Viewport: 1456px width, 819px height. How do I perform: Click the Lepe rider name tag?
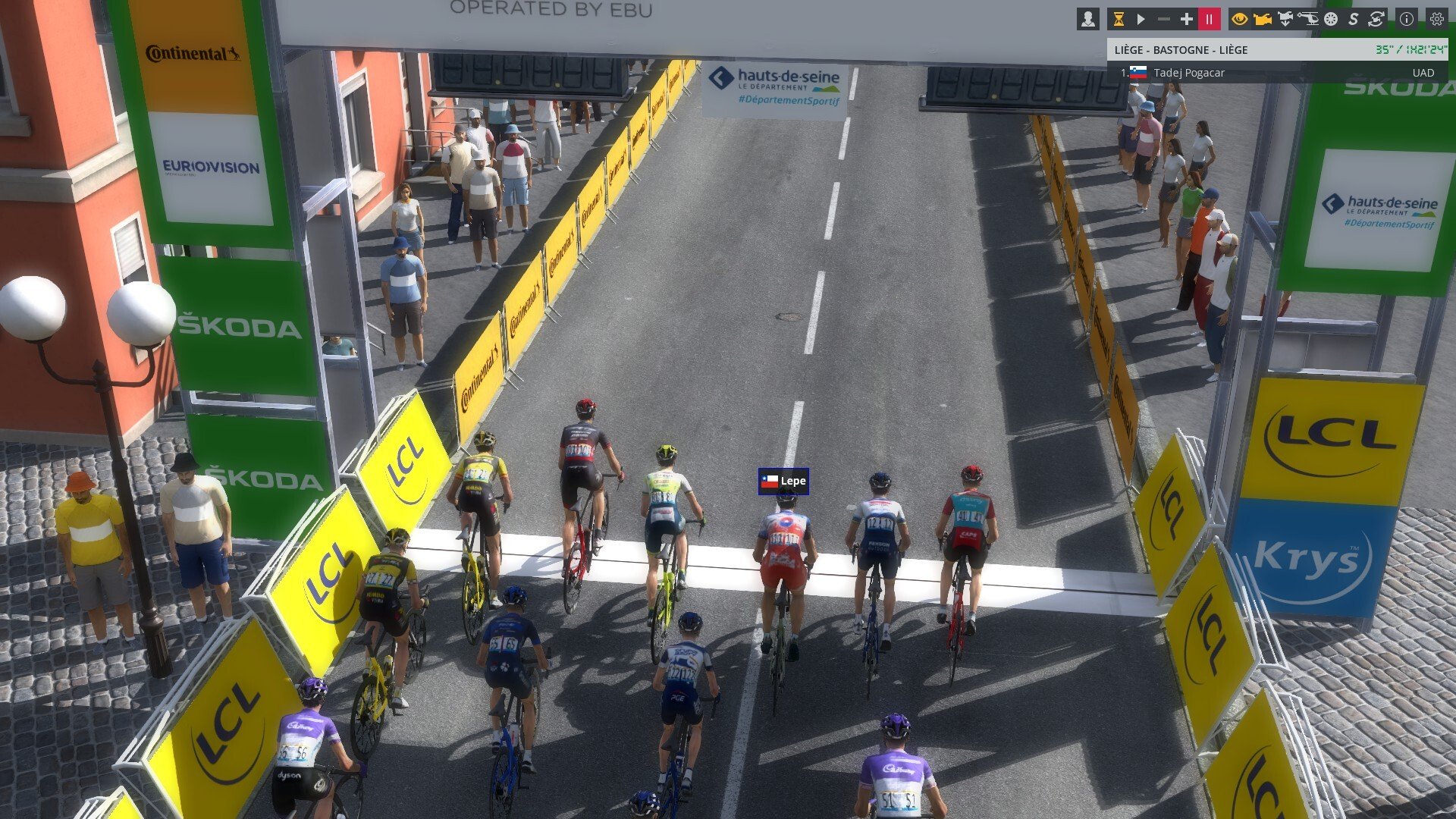784,481
